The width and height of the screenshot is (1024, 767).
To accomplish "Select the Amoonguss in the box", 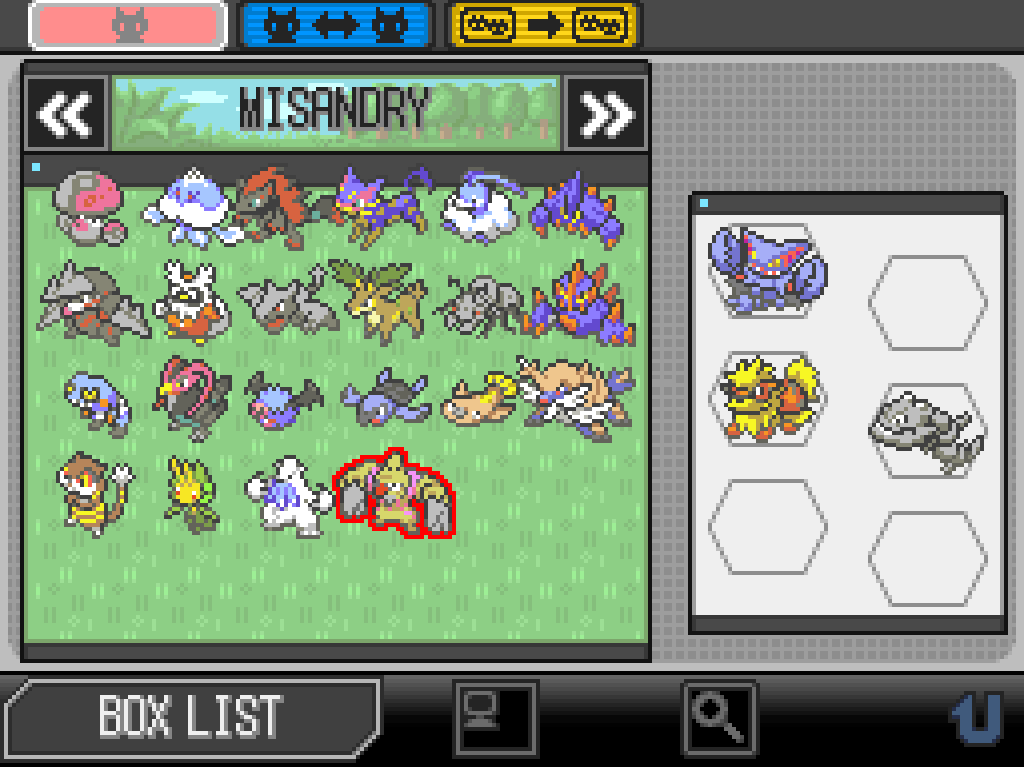I will coord(90,208).
